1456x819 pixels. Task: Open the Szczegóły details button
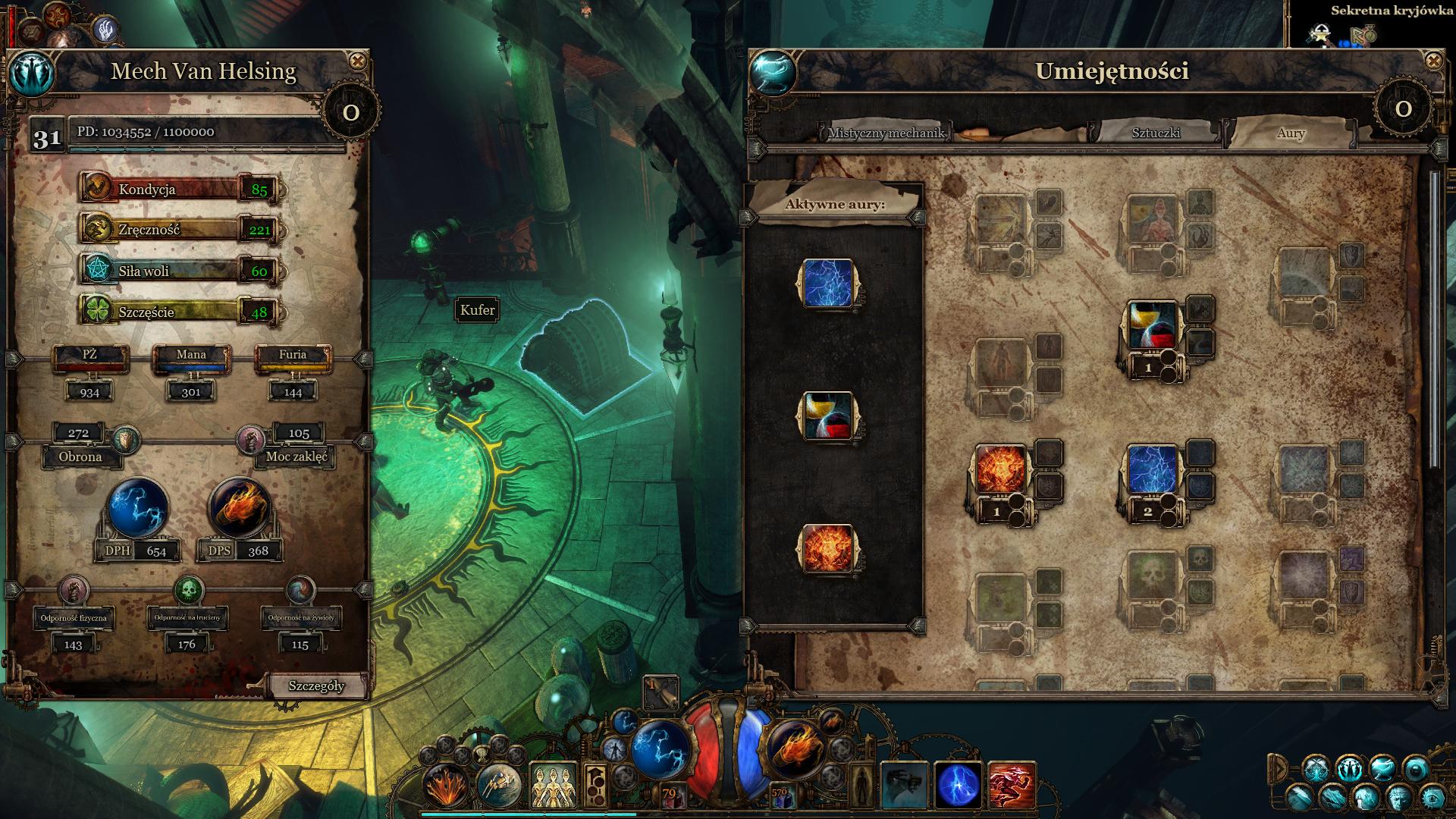316,686
